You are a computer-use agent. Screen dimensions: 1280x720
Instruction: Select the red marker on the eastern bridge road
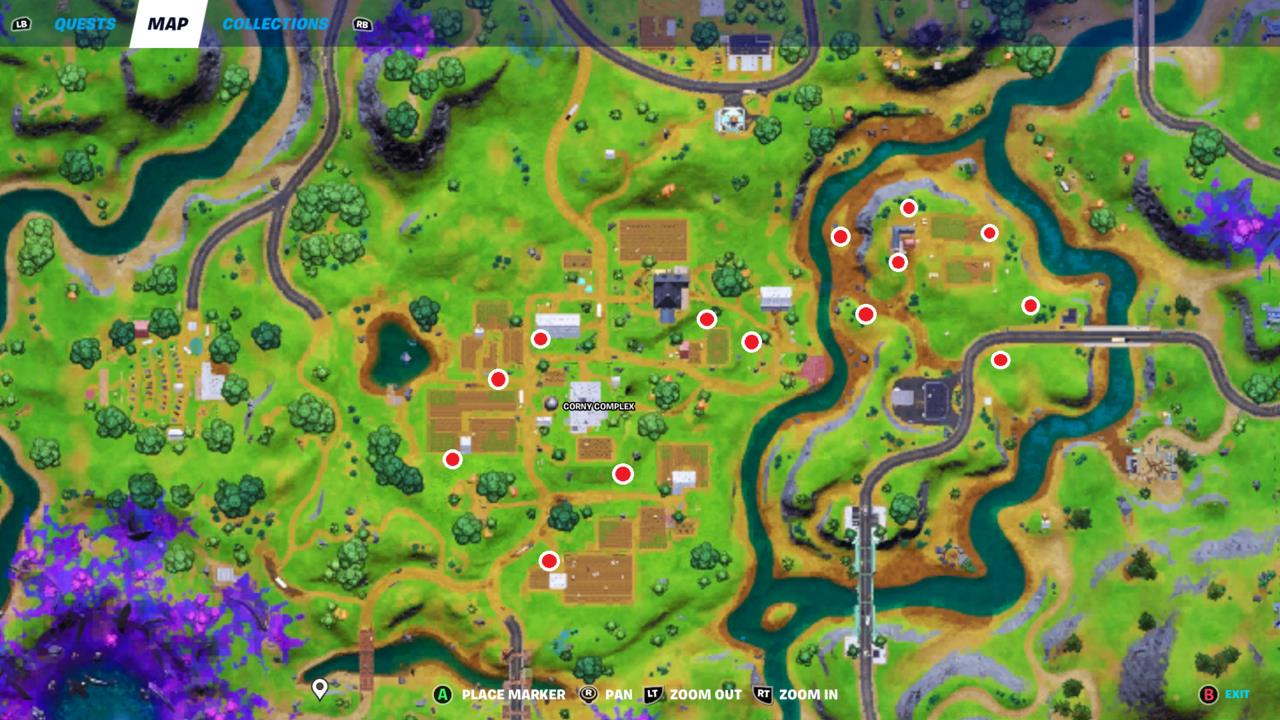[x=999, y=360]
